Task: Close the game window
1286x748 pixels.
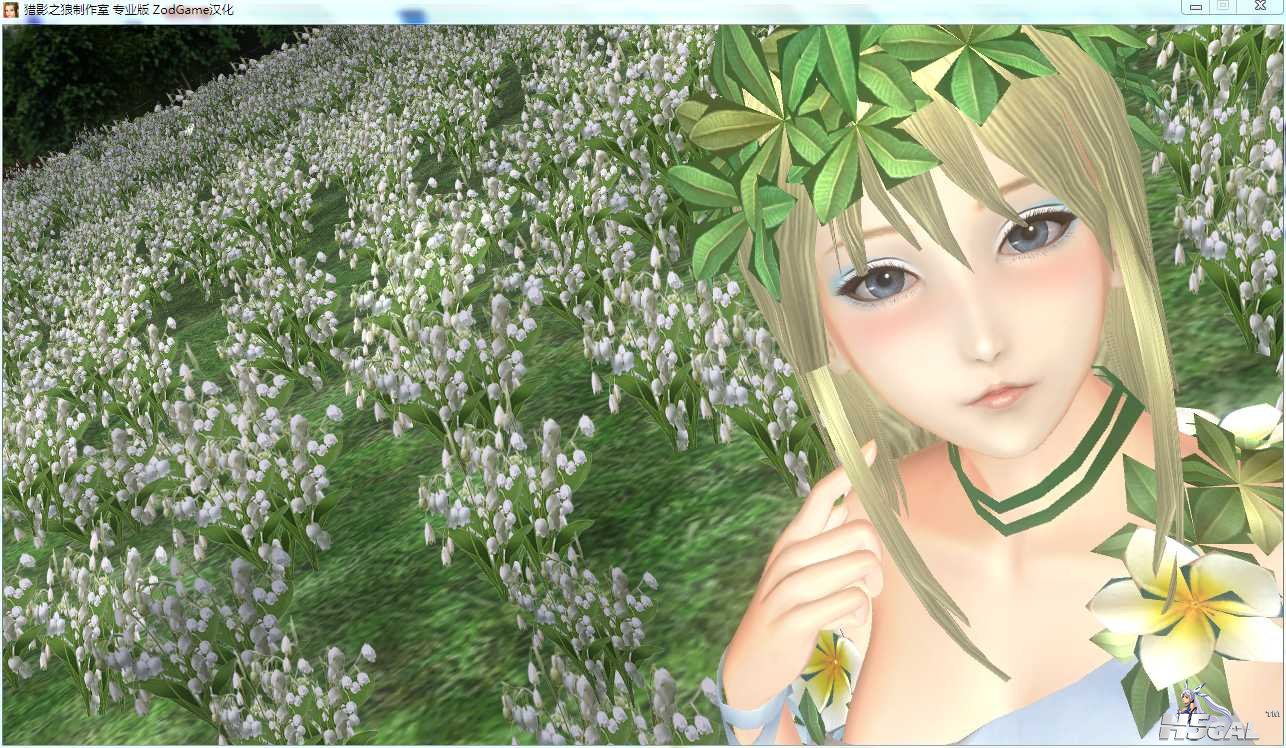Action: pos(1259,7)
